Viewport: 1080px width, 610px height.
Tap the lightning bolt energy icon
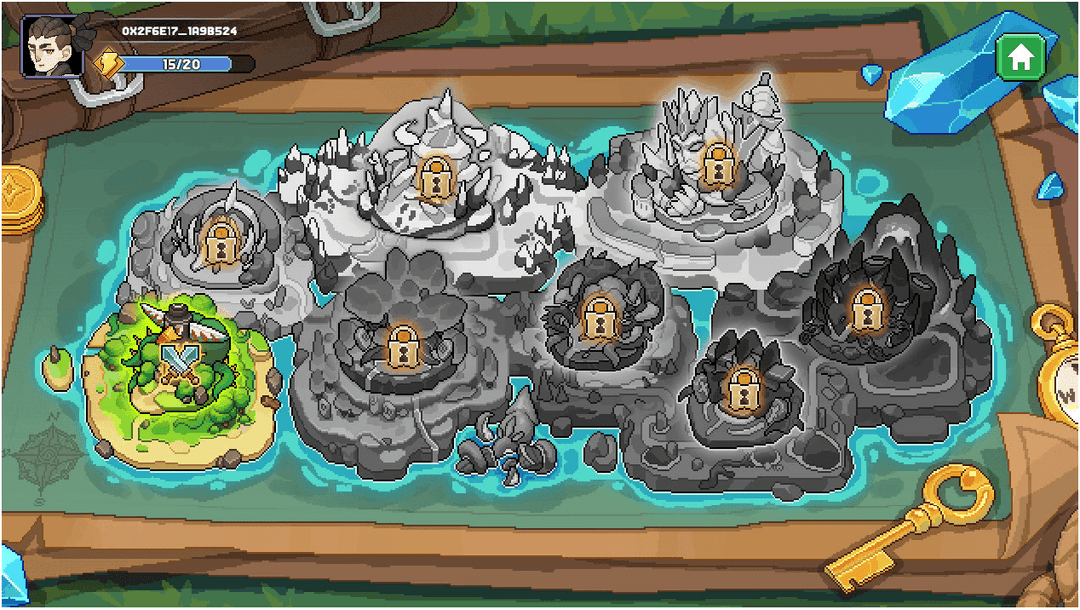pyautogui.click(x=108, y=65)
